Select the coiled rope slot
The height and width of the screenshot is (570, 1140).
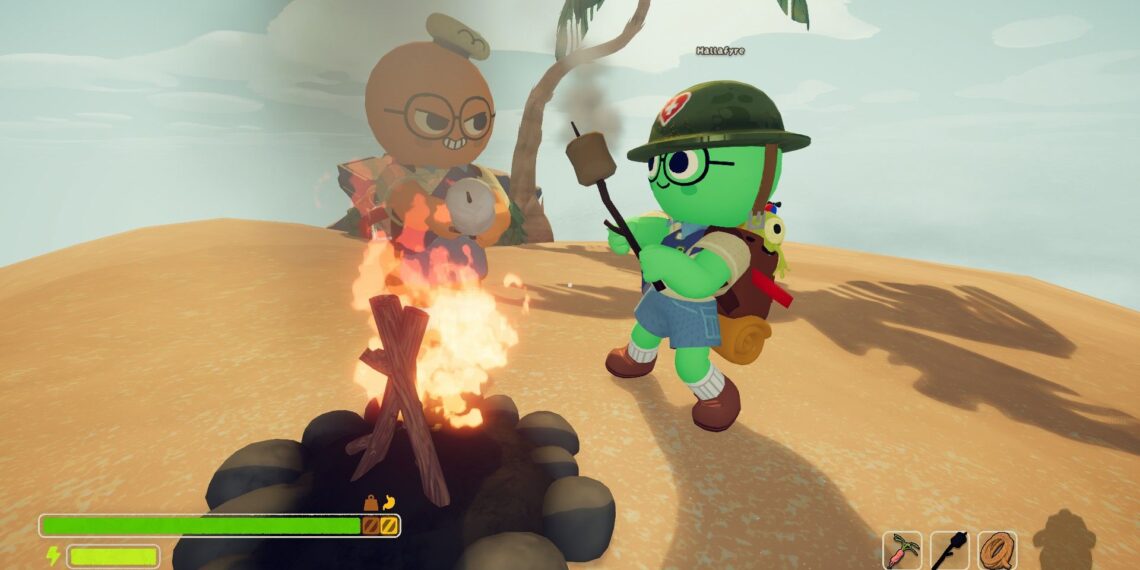(997, 550)
